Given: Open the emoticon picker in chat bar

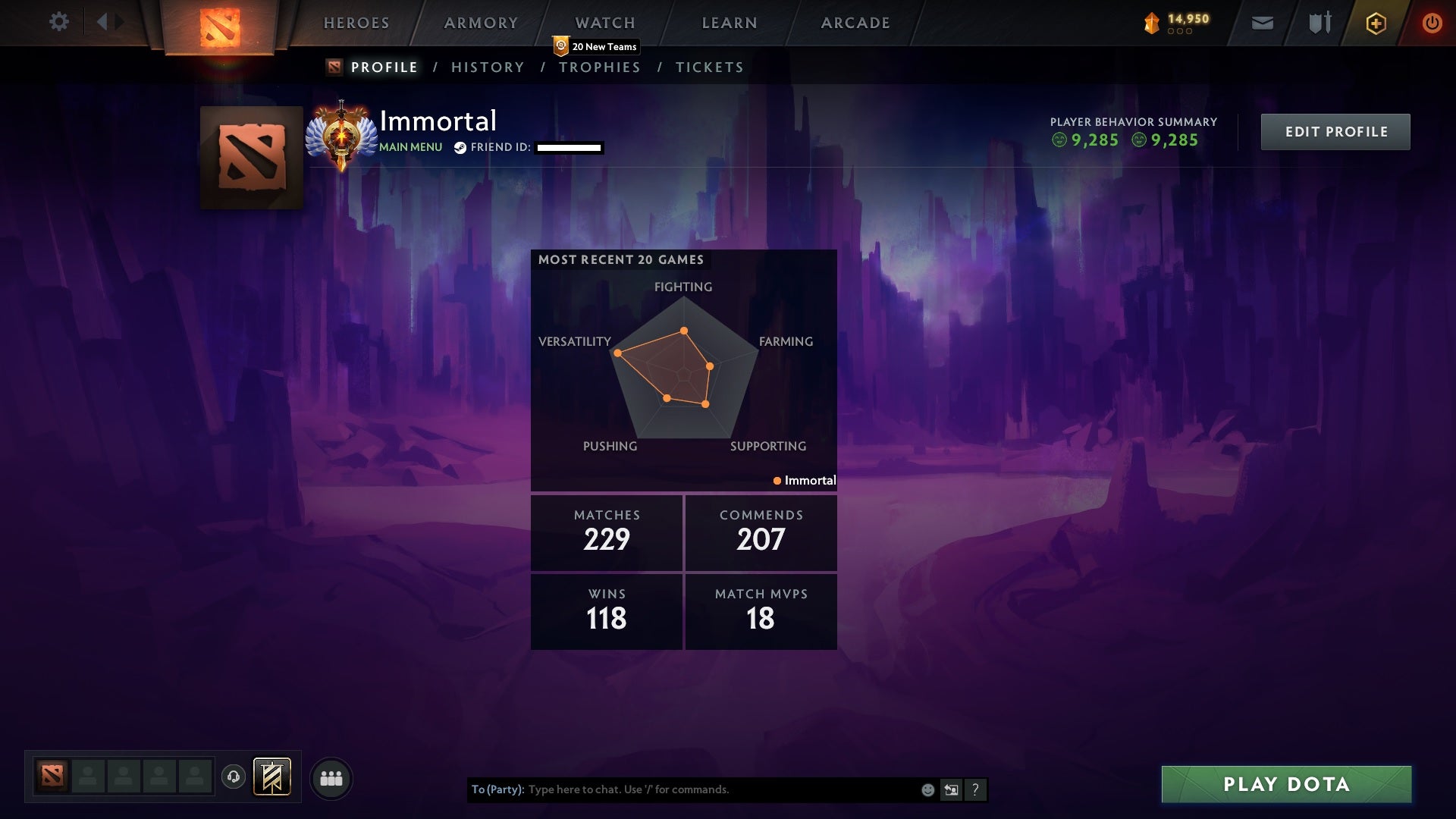Looking at the screenshot, I should (927, 789).
